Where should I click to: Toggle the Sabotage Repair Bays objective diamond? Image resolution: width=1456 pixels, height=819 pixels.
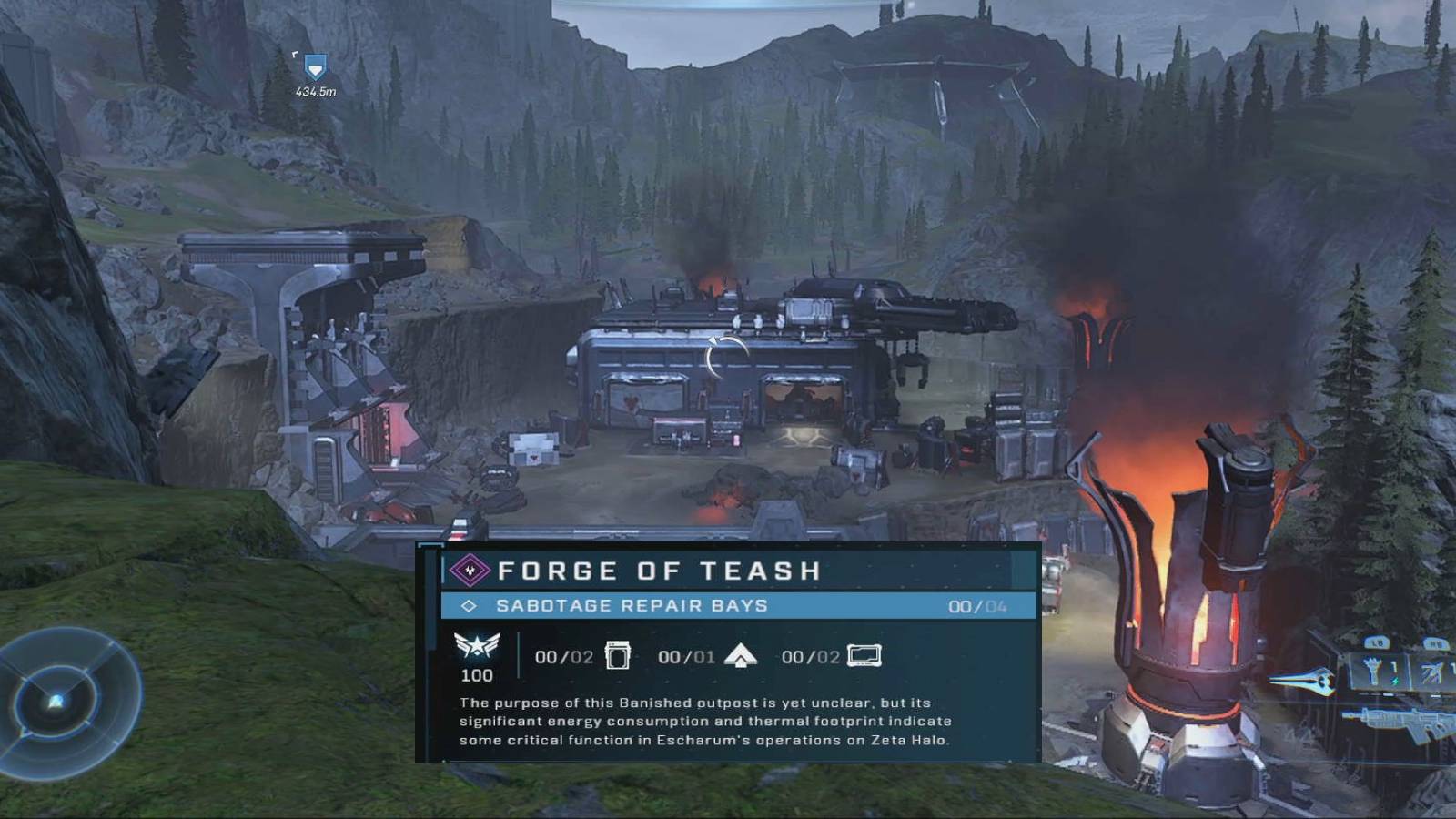point(469,605)
